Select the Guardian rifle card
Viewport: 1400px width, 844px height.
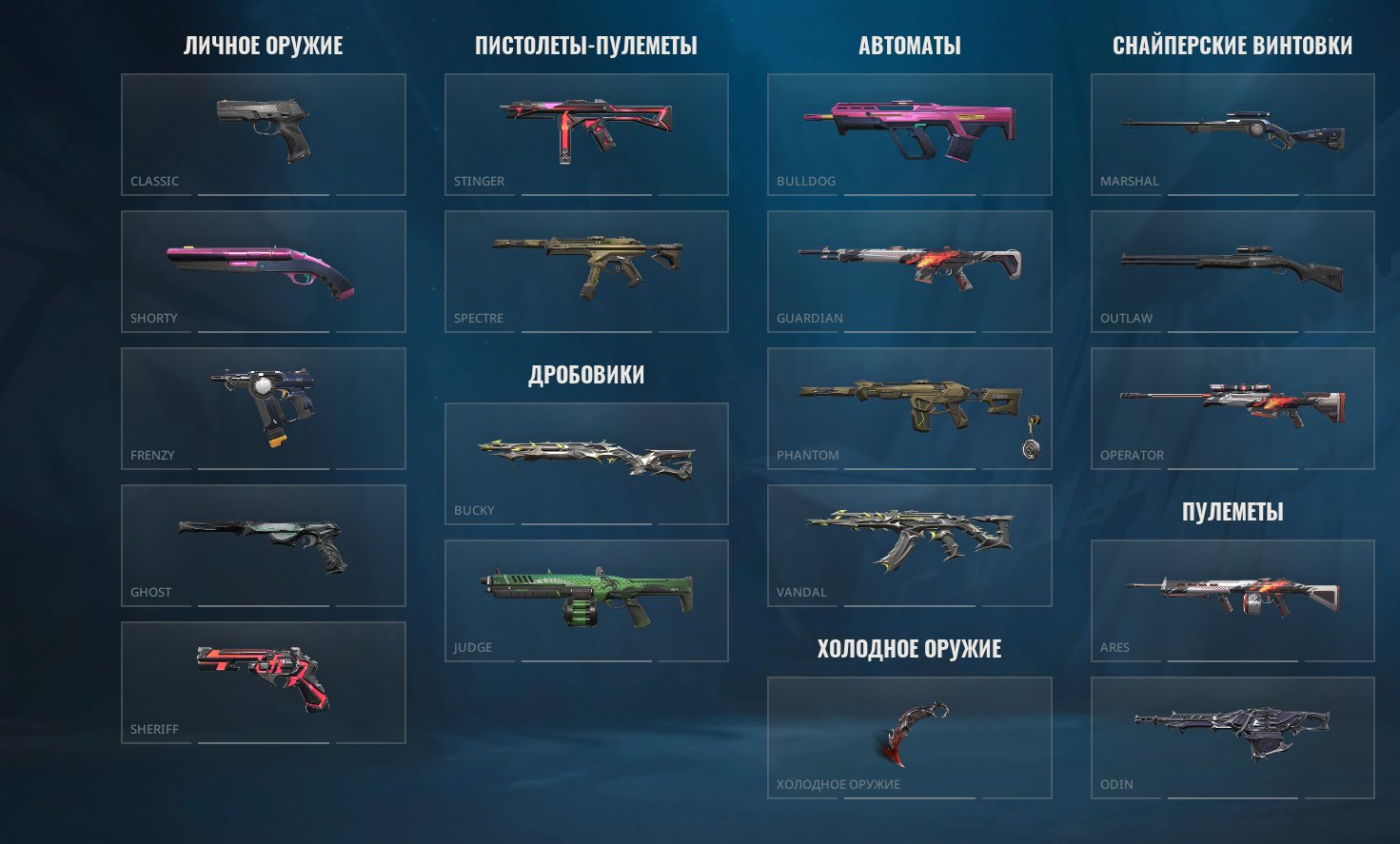(x=909, y=271)
